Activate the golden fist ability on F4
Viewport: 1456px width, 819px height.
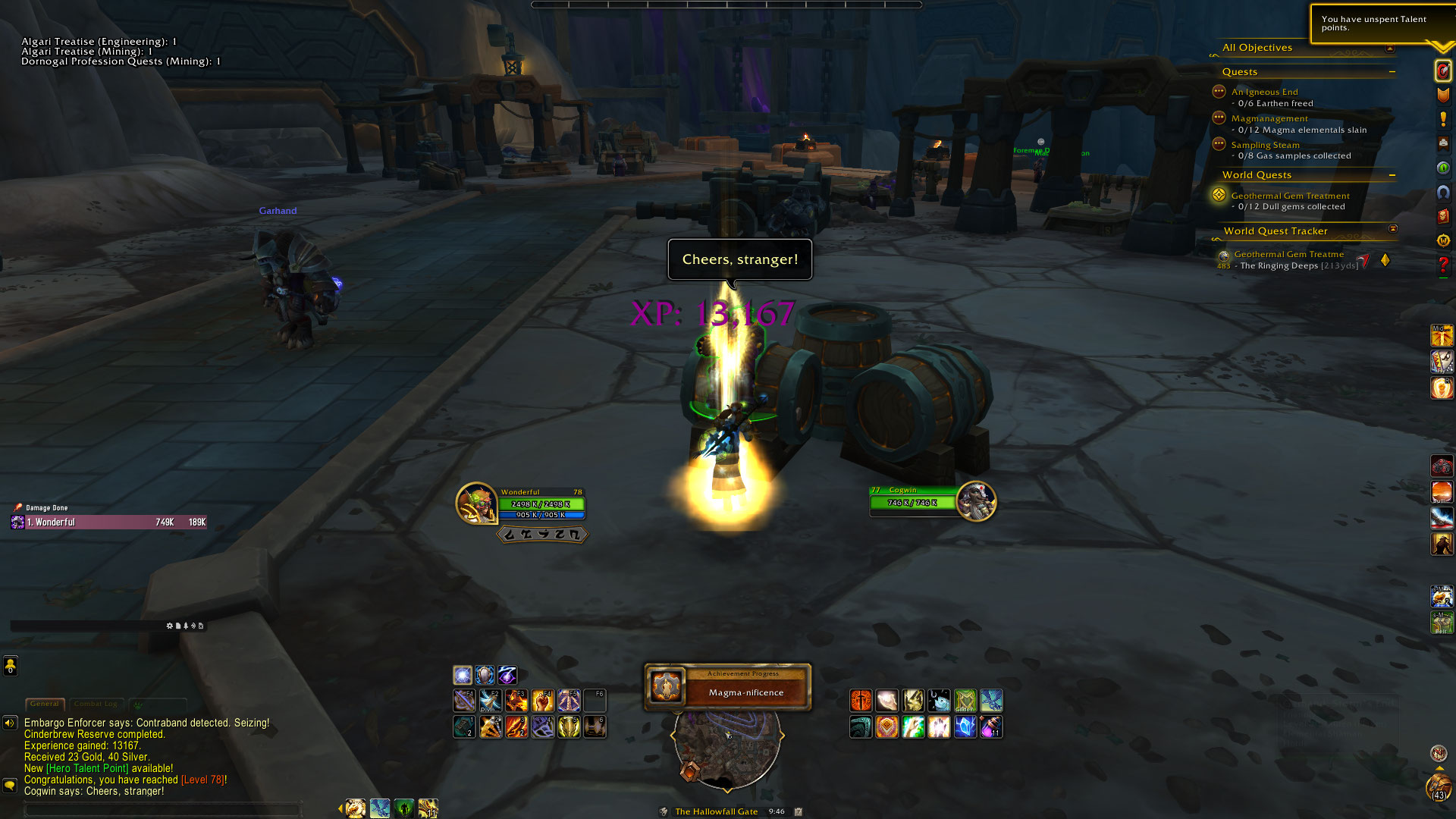pos(543,701)
